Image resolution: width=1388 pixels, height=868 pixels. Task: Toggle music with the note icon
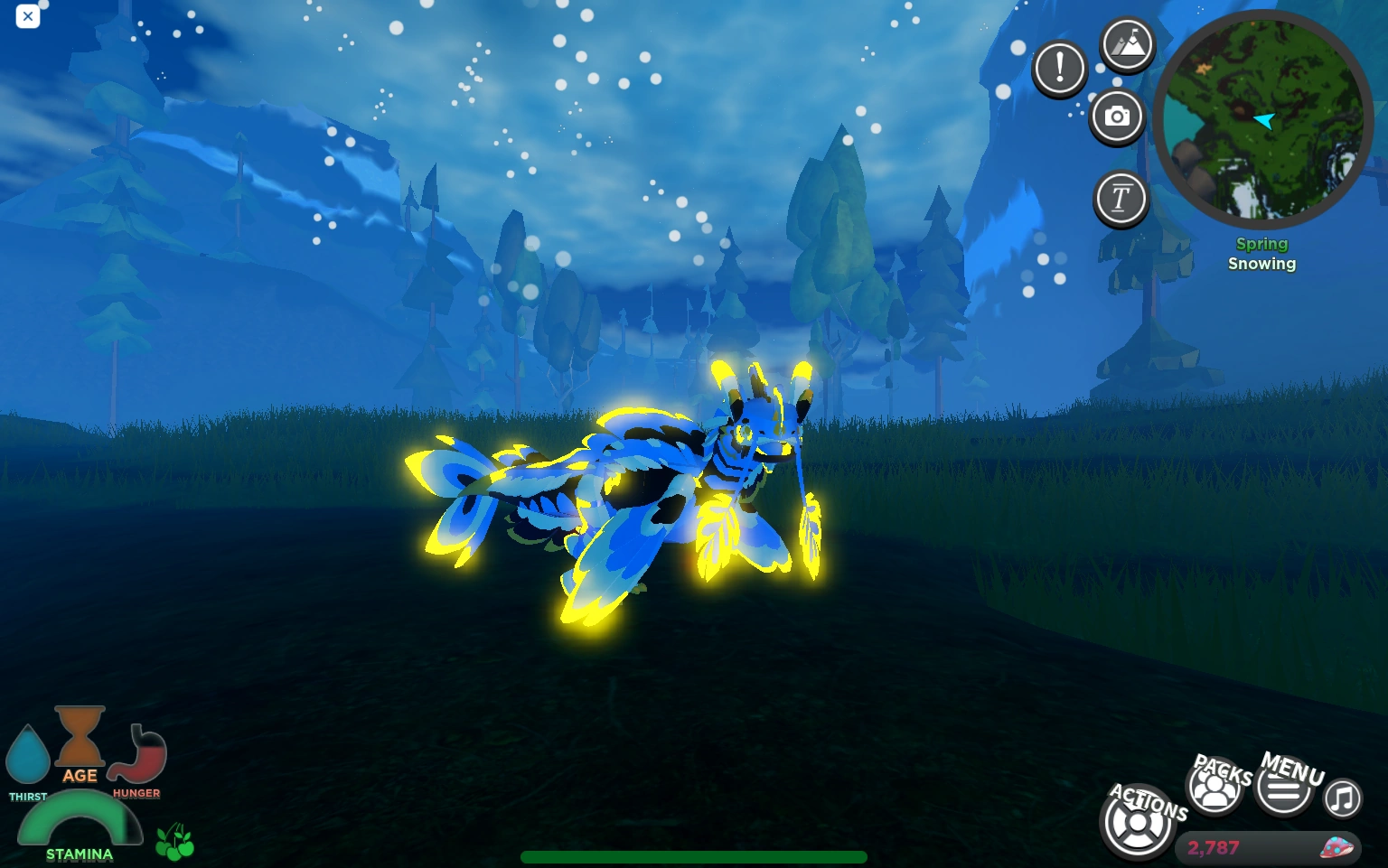[1342, 798]
